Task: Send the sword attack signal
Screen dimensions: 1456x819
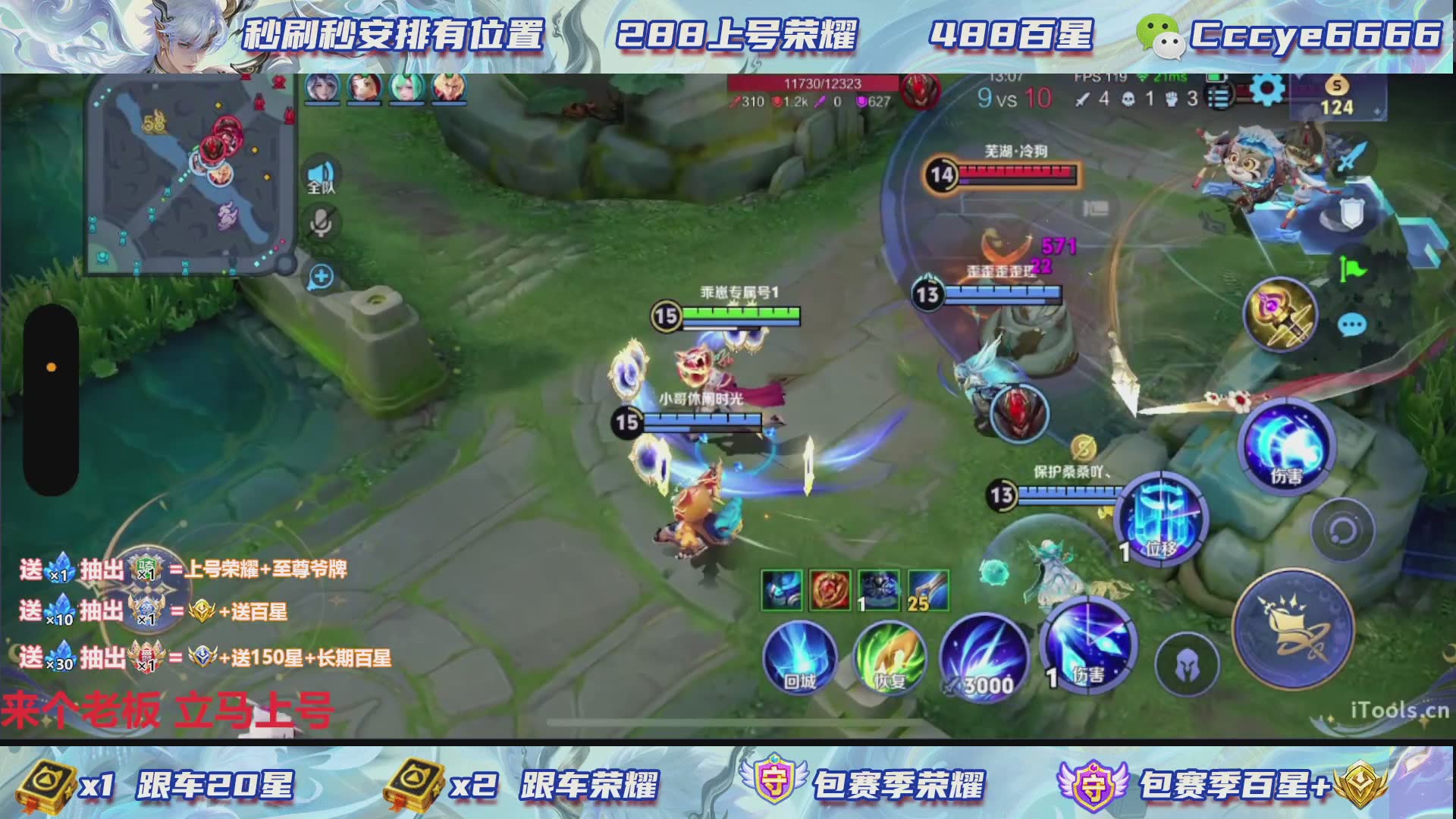Action: (x=1352, y=158)
